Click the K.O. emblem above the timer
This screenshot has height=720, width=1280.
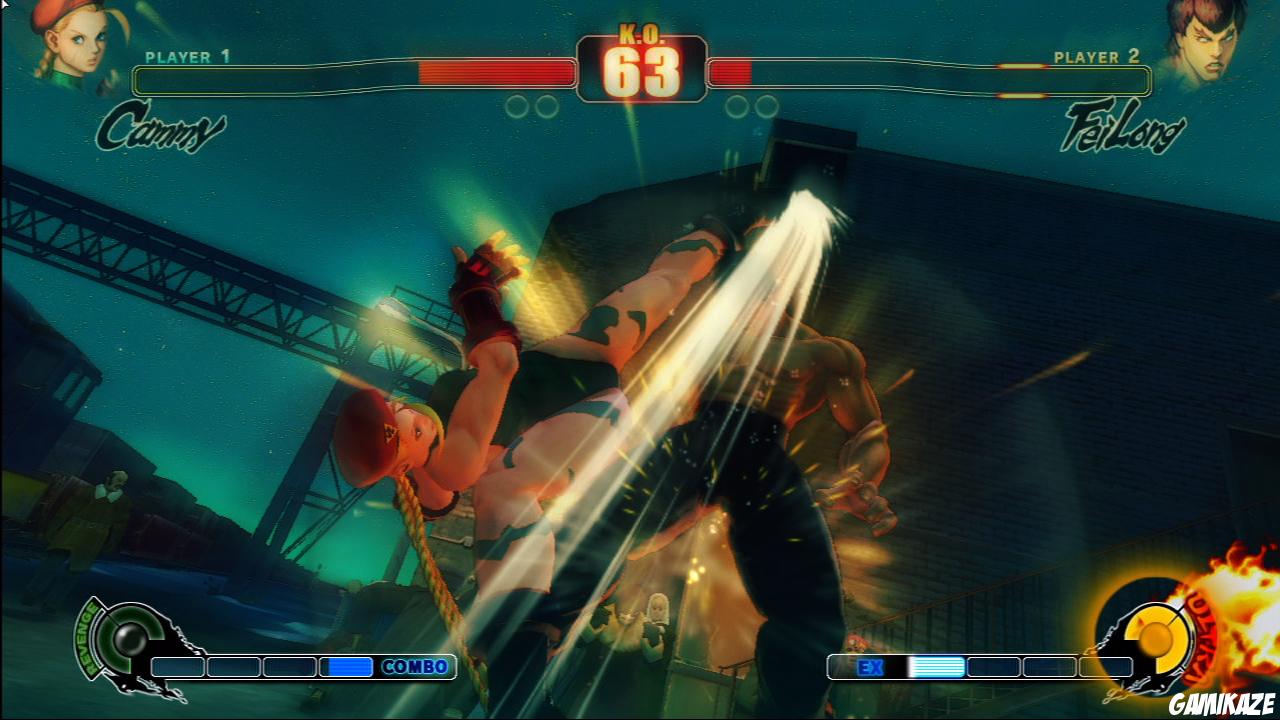pyautogui.click(x=640, y=32)
